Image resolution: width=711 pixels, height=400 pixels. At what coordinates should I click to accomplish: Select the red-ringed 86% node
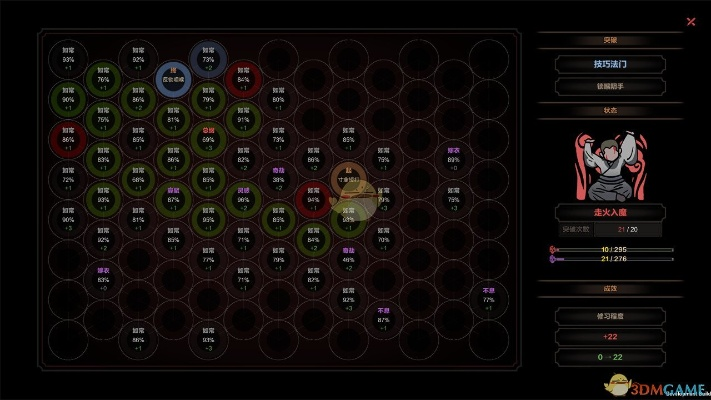coord(68,140)
